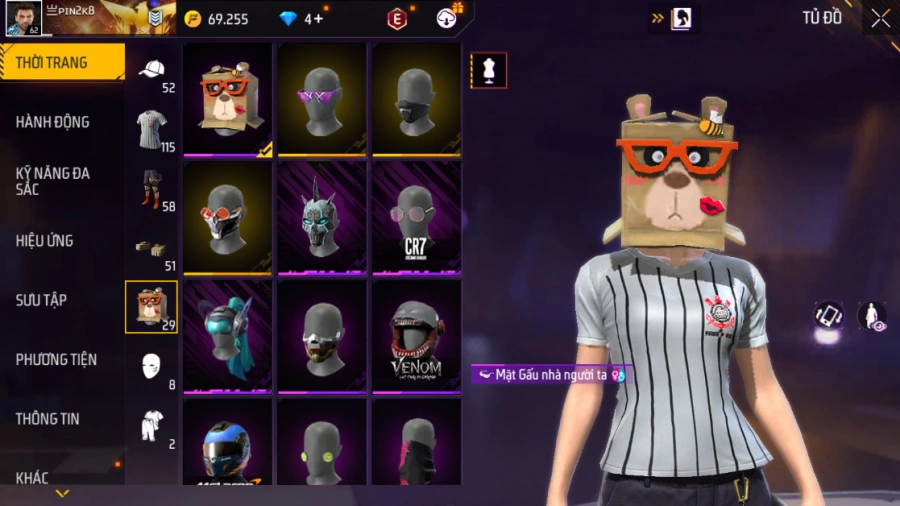Choose the Venom mask item
Screen dimensions: 900x506
pos(416,336)
